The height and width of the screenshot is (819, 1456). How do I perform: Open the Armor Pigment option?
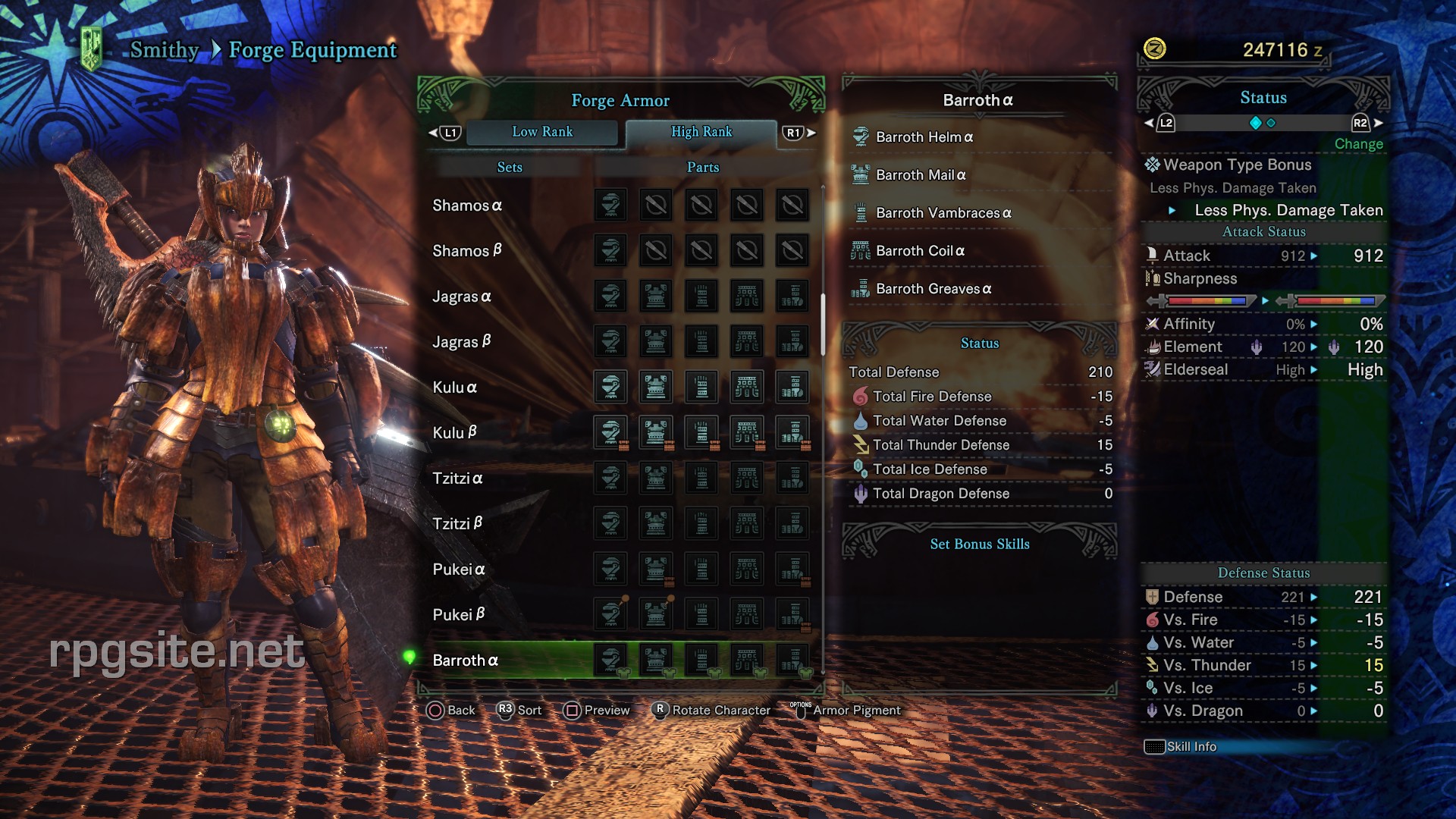click(x=855, y=711)
